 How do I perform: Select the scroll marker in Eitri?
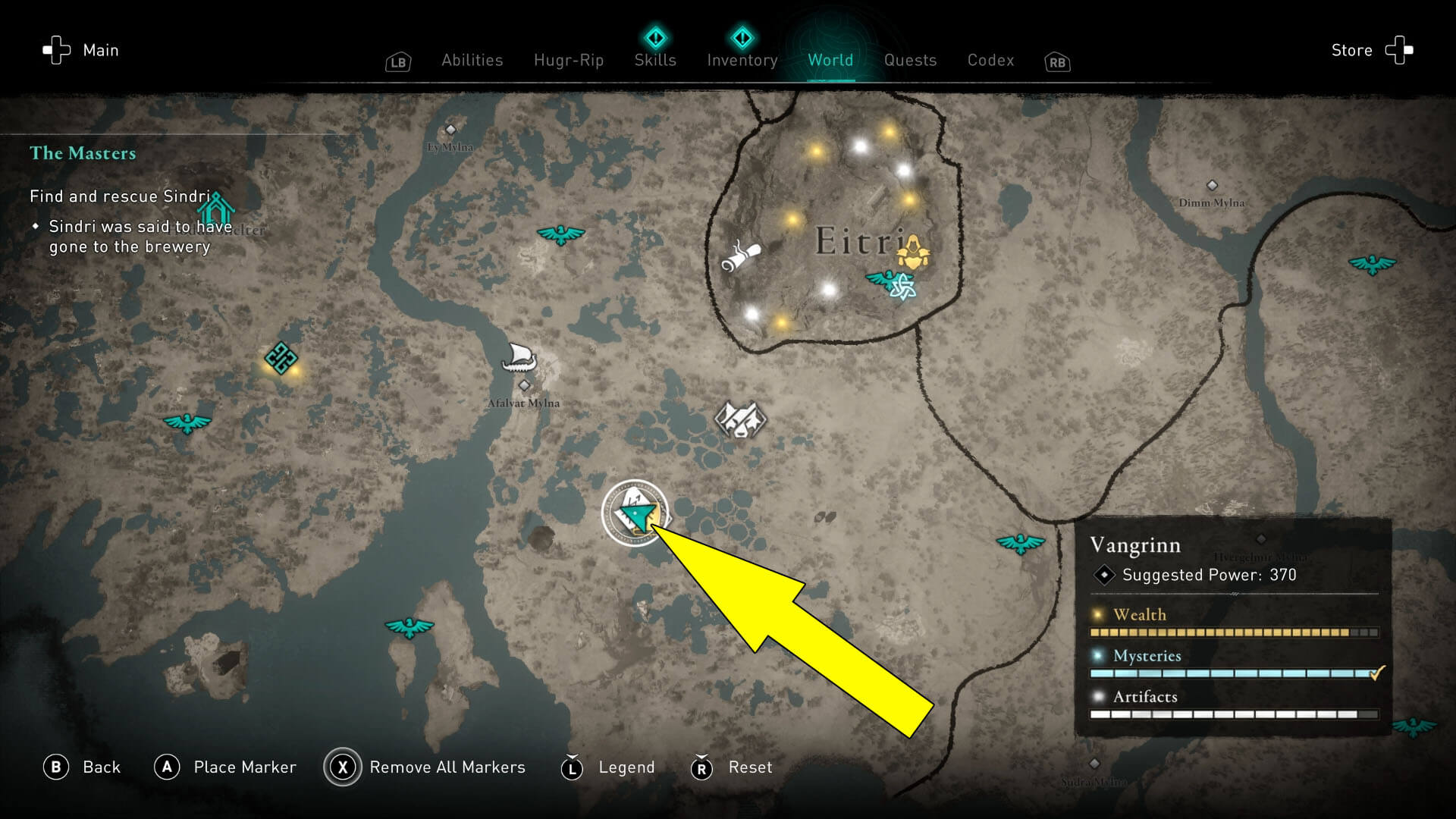(x=740, y=256)
